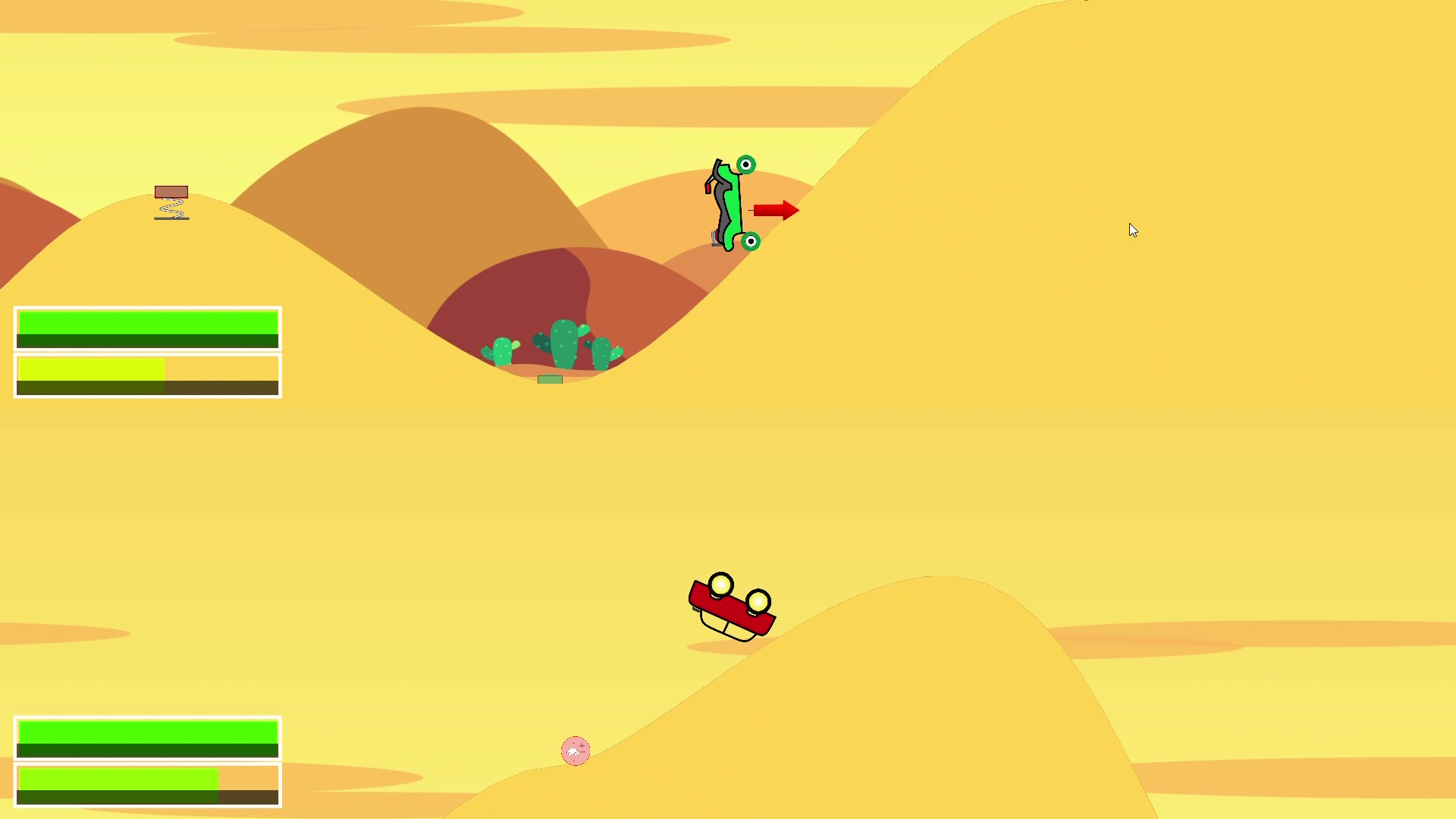Click the front wheel of the green car
Image resolution: width=1456 pixels, height=819 pixels.
[x=746, y=165]
